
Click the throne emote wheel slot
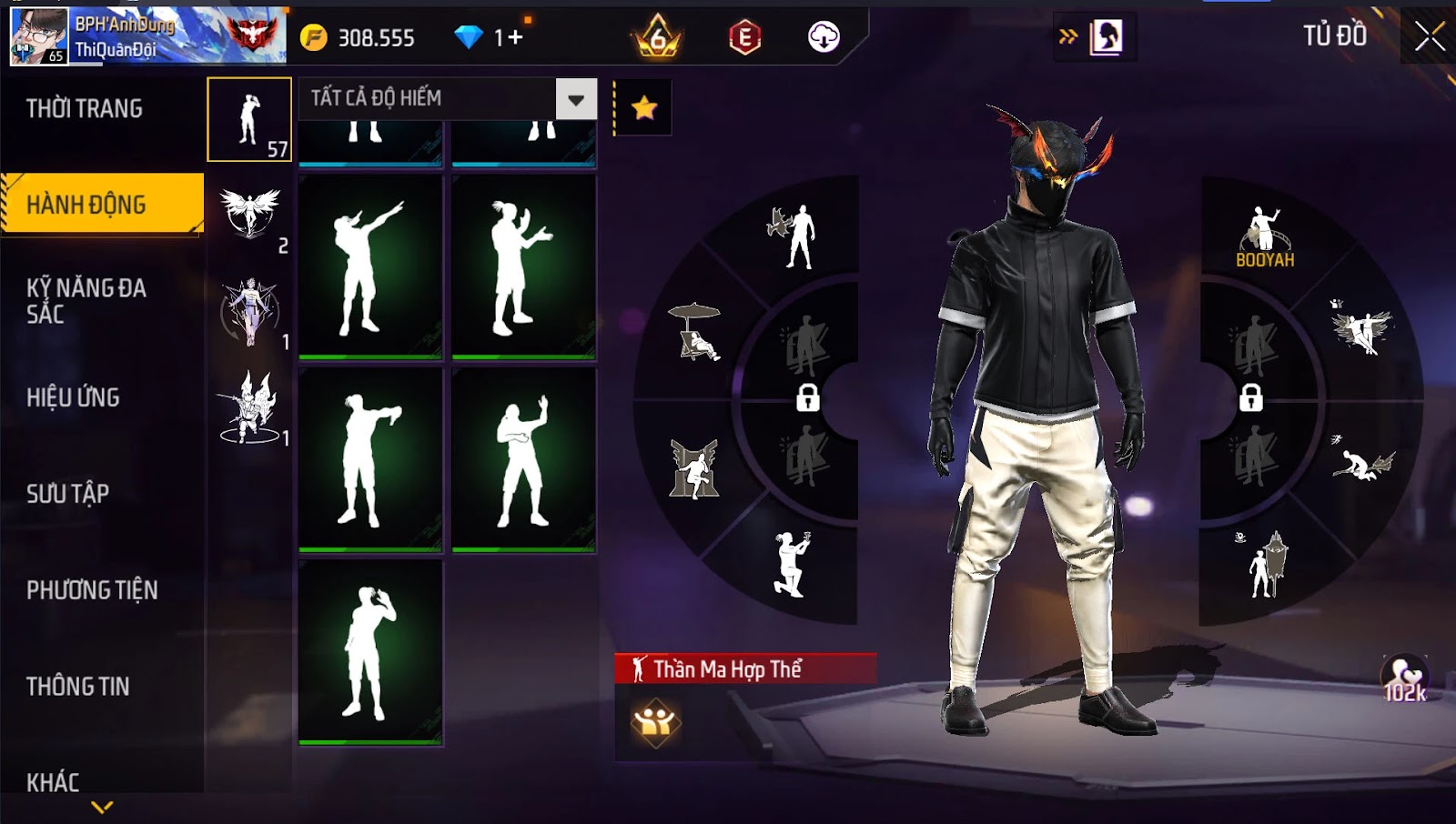[x=694, y=468]
